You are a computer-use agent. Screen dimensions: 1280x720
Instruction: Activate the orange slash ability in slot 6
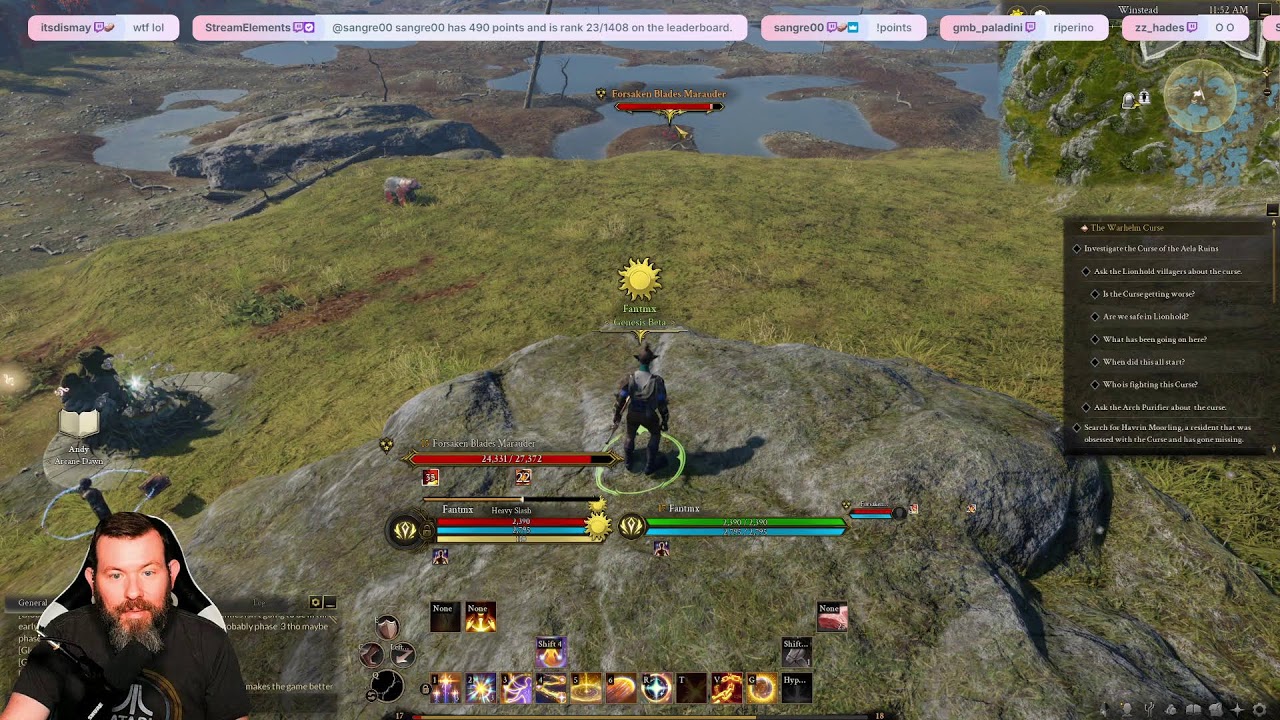click(x=621, y=688)
